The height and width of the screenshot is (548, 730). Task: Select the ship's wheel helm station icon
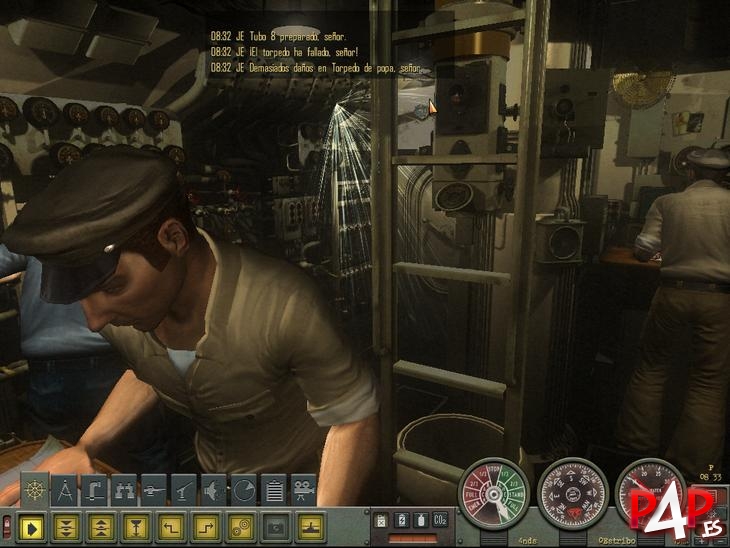pyautogui.click(x=34, y=488)
